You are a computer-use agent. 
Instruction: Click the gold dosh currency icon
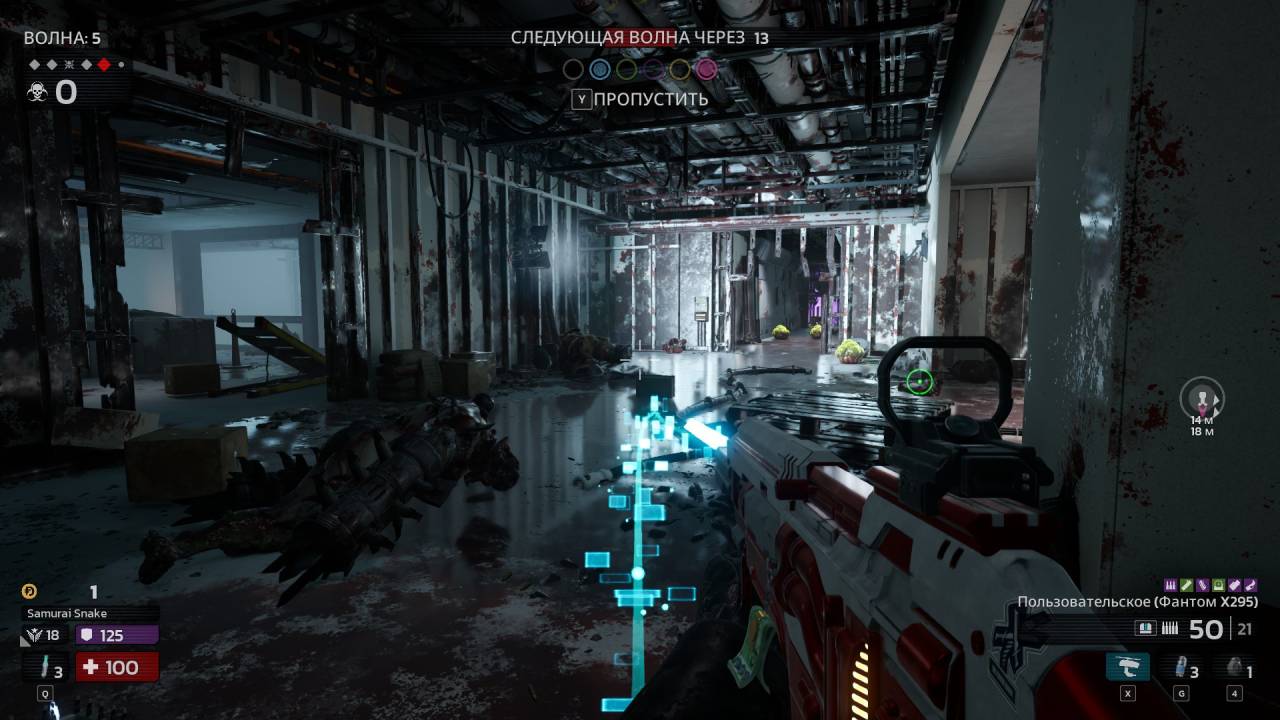(x=30, y=591)
